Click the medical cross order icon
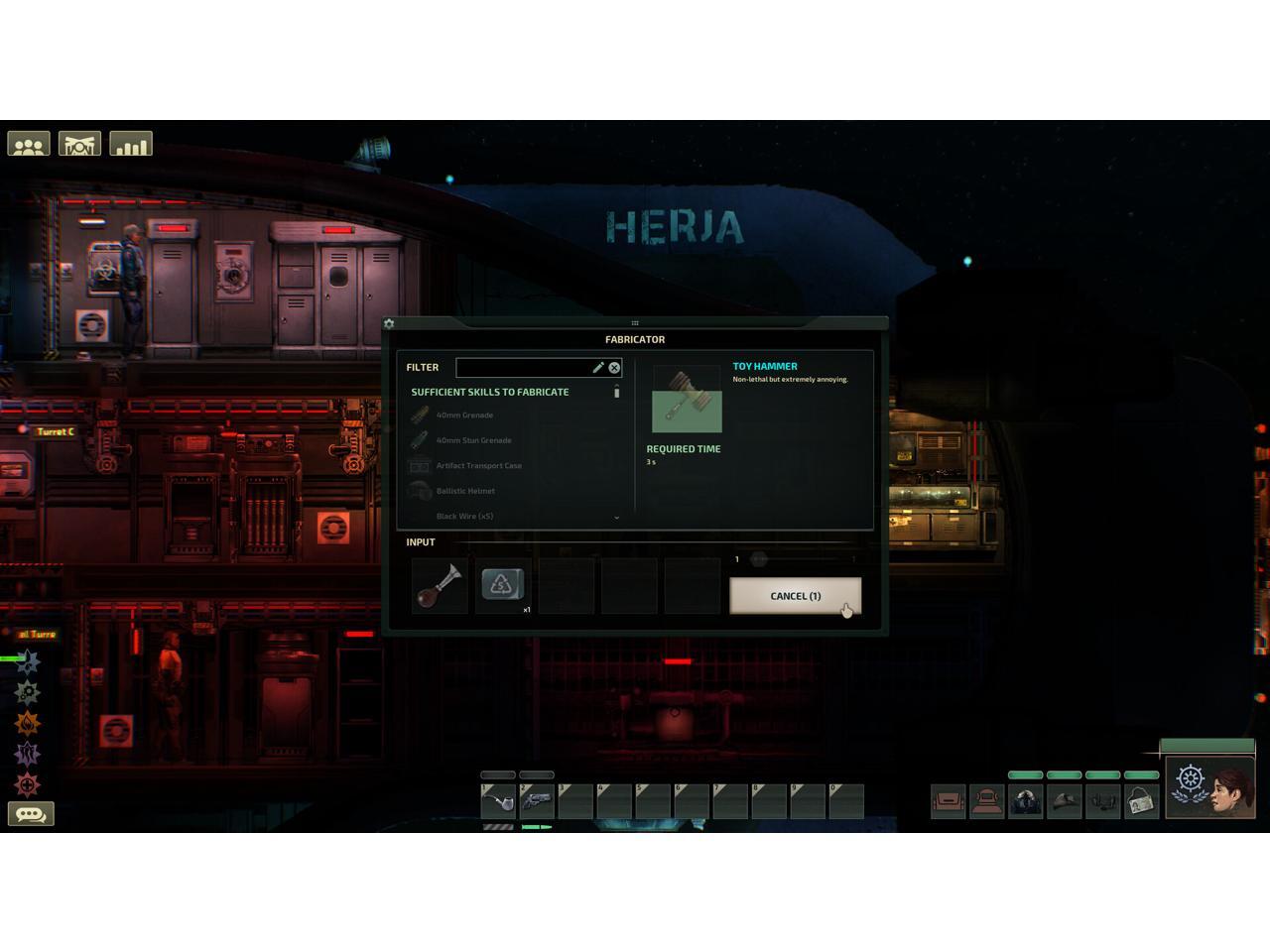1270x952 pixels. [x=28, y=784]
